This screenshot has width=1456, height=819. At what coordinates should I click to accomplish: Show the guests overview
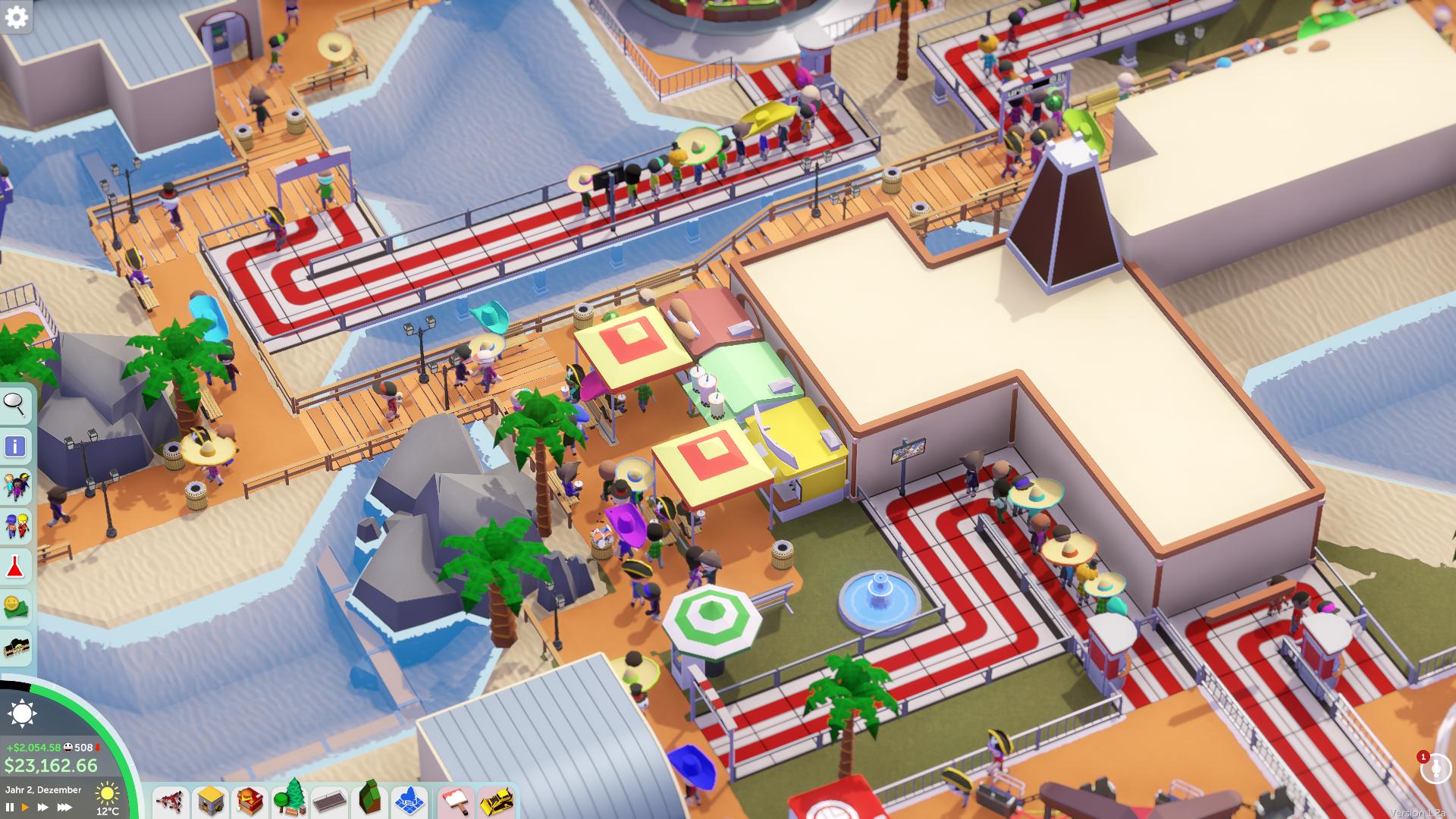tap(15, 486)
